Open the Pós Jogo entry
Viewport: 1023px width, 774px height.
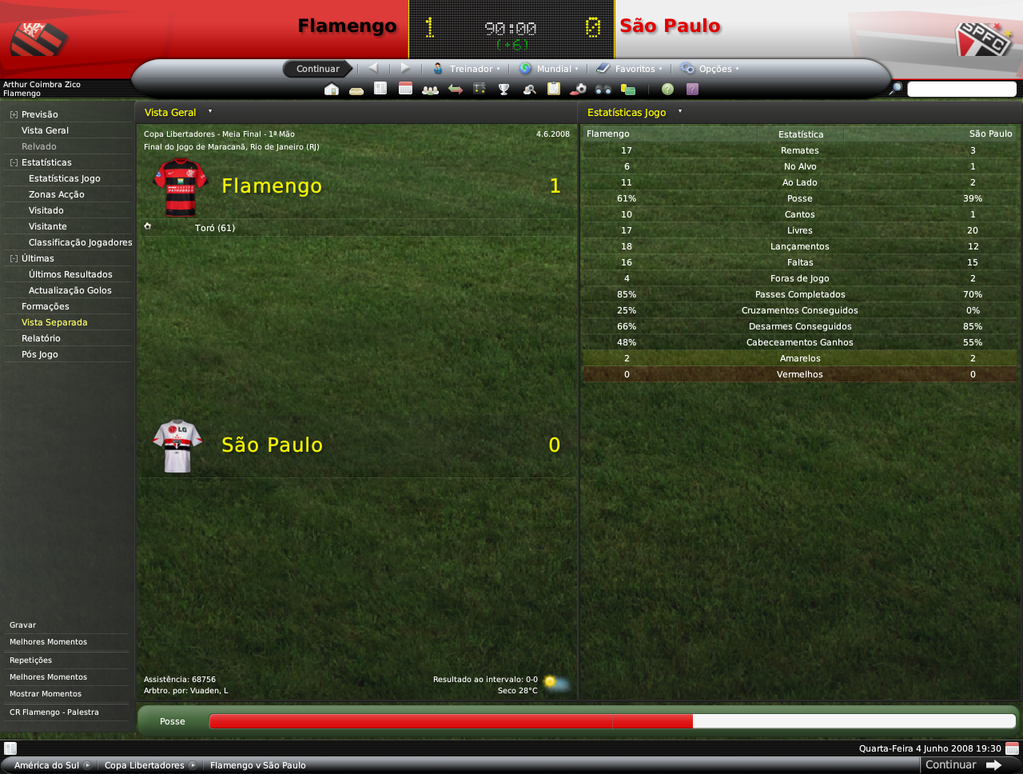(40, 354)
